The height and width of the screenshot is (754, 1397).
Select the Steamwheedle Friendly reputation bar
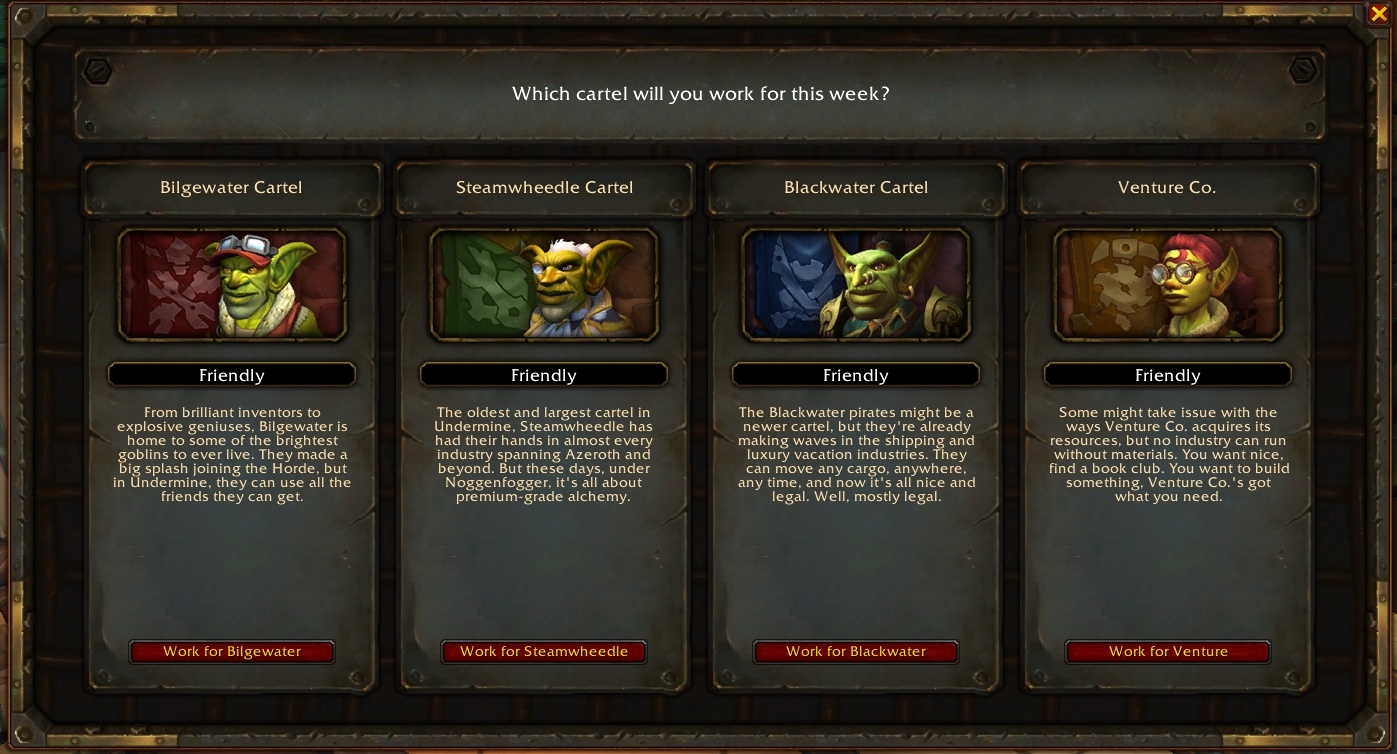pos(544,375)
